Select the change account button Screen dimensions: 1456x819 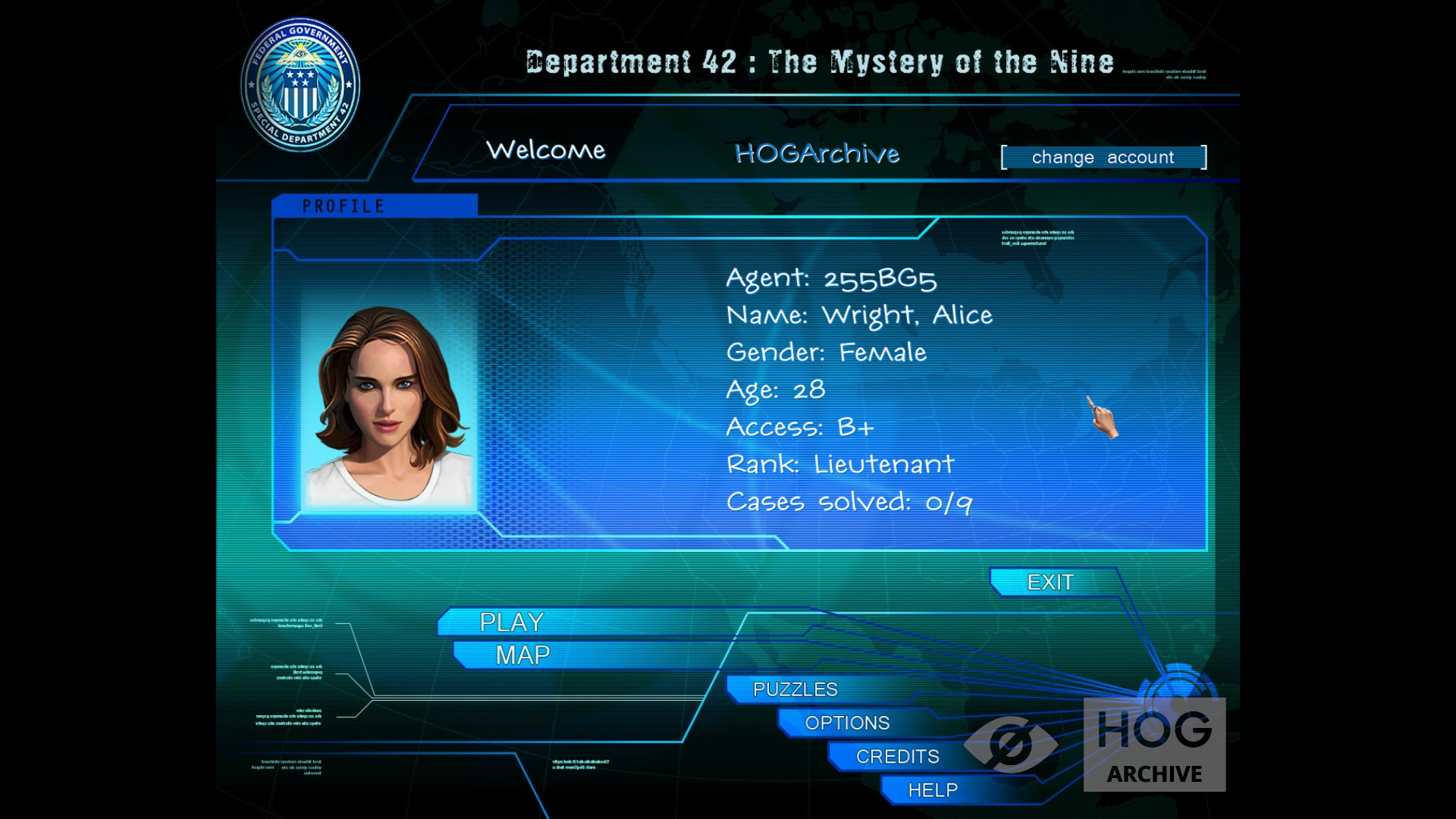coord(1103,158)
